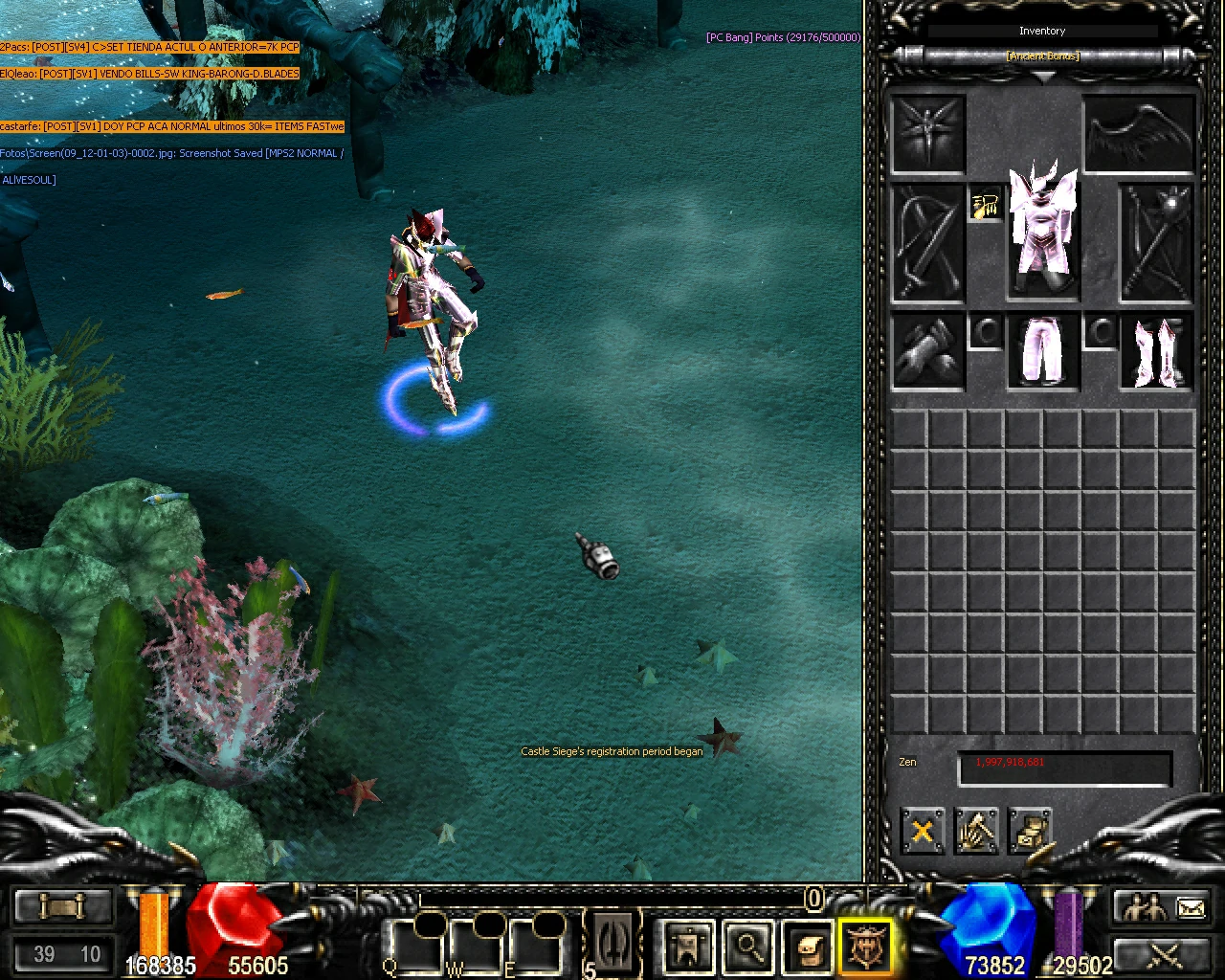The image size is (1225, 980).
Task: Expand the Ancient Bonus section
Action: click(x=1042, y=56)
